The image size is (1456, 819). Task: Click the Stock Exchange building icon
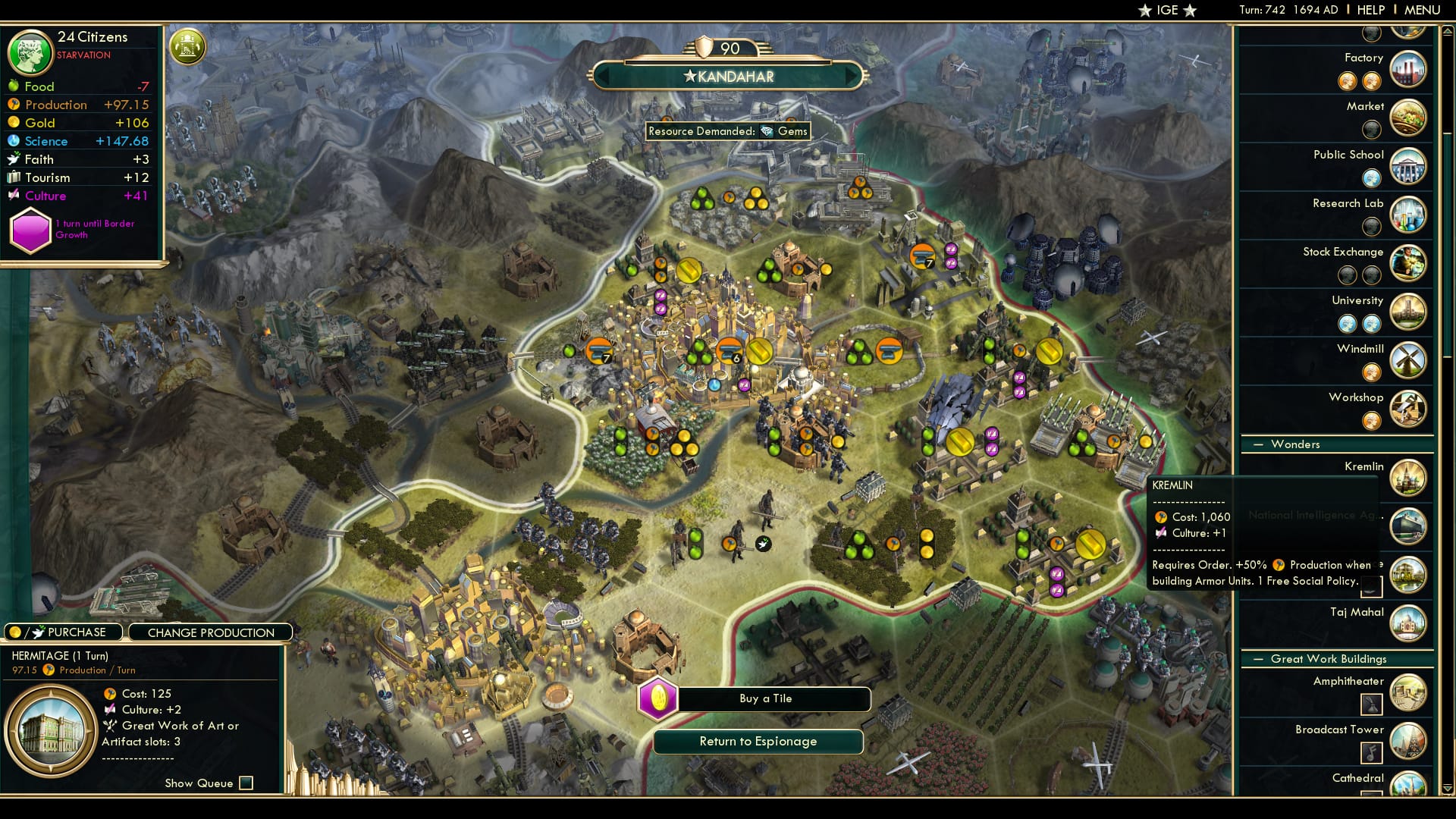pos(1409,263)
